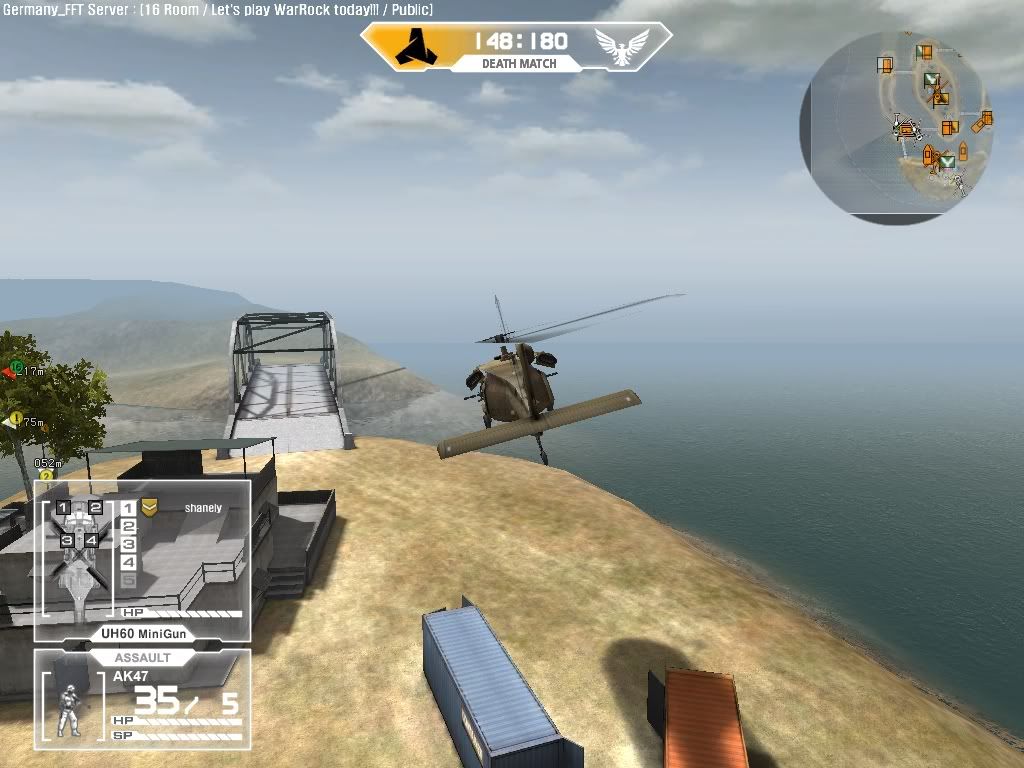Select the white eagle team emblem
The height and width of the screenshot is (768, 1024).
coord(621,46)
